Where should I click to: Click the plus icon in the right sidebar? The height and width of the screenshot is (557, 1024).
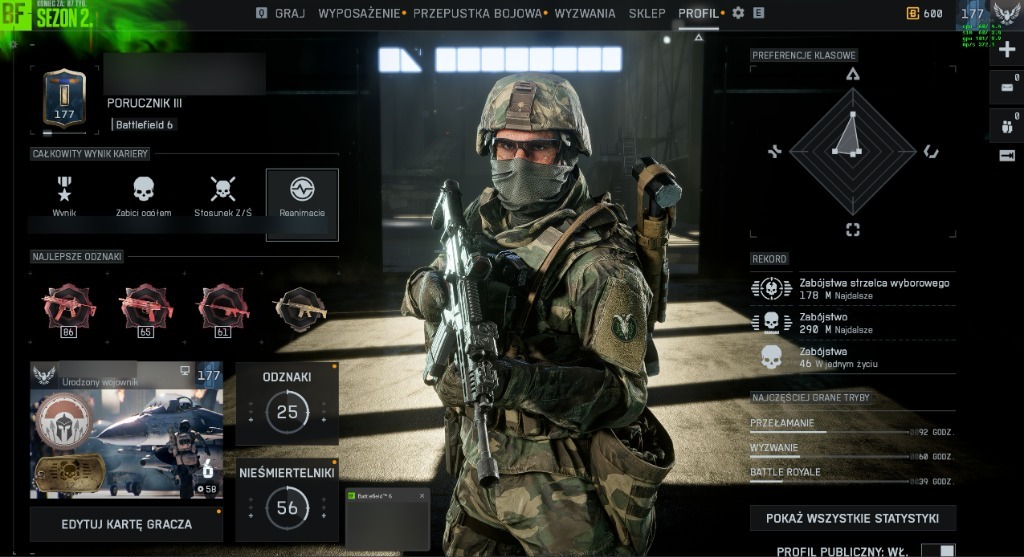tap(1007, 50)
